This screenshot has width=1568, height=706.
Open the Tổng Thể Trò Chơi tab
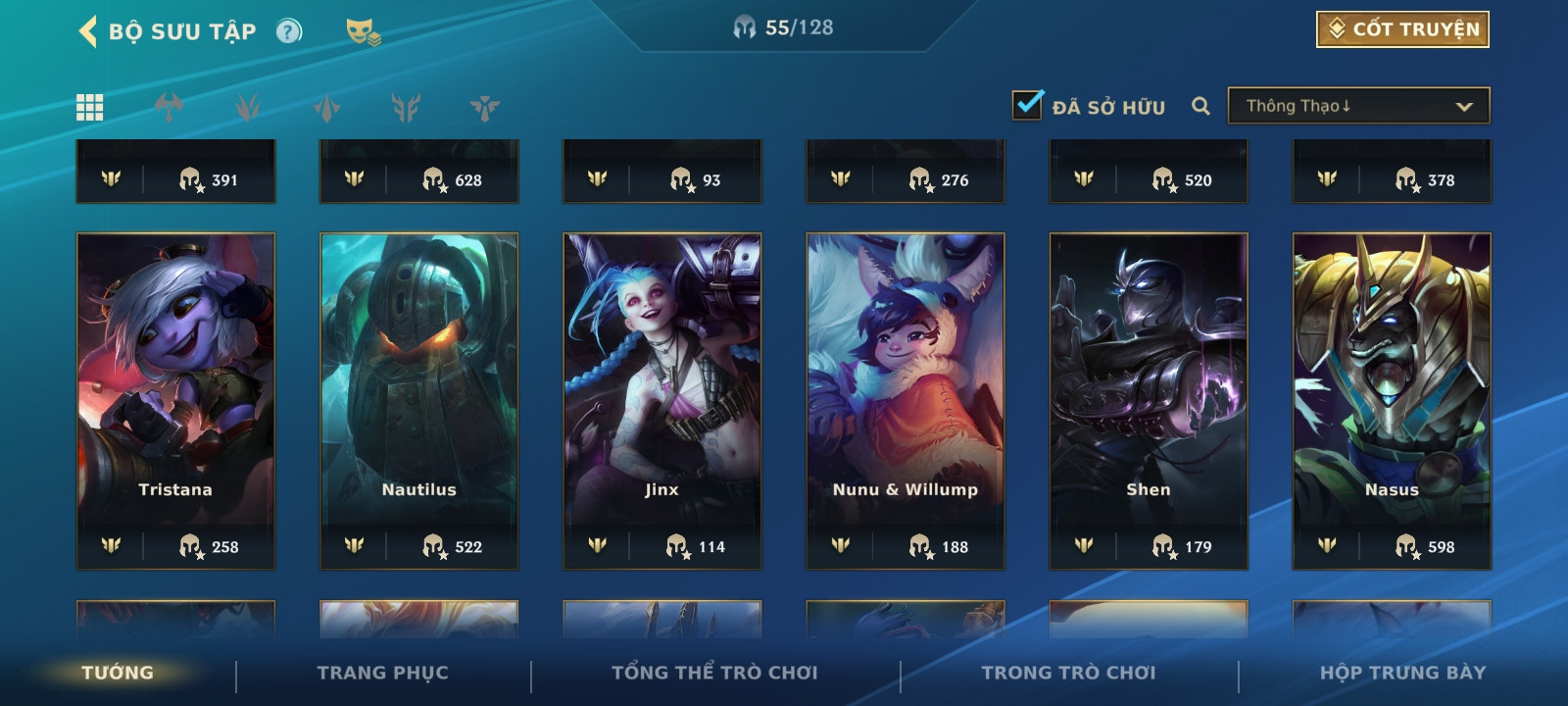714,673
